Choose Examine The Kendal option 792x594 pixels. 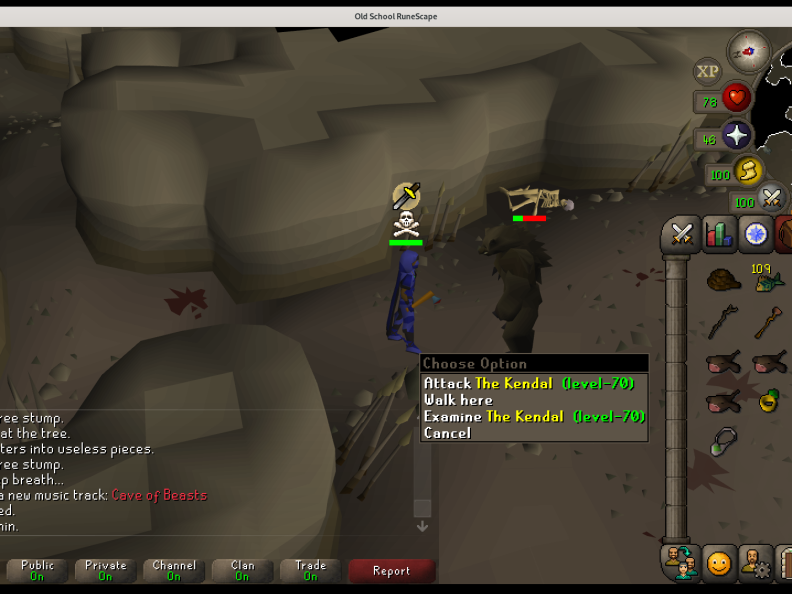pyautogui.click(x=534, y=416)
